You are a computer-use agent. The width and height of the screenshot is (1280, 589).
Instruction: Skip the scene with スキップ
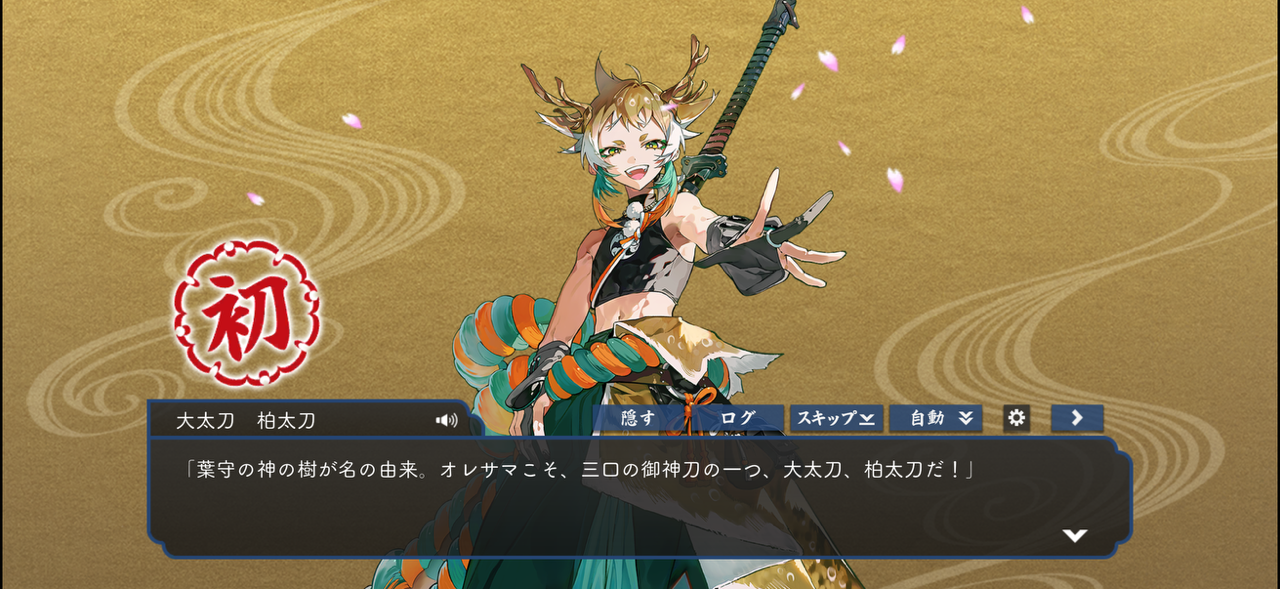tap(836, 418)
